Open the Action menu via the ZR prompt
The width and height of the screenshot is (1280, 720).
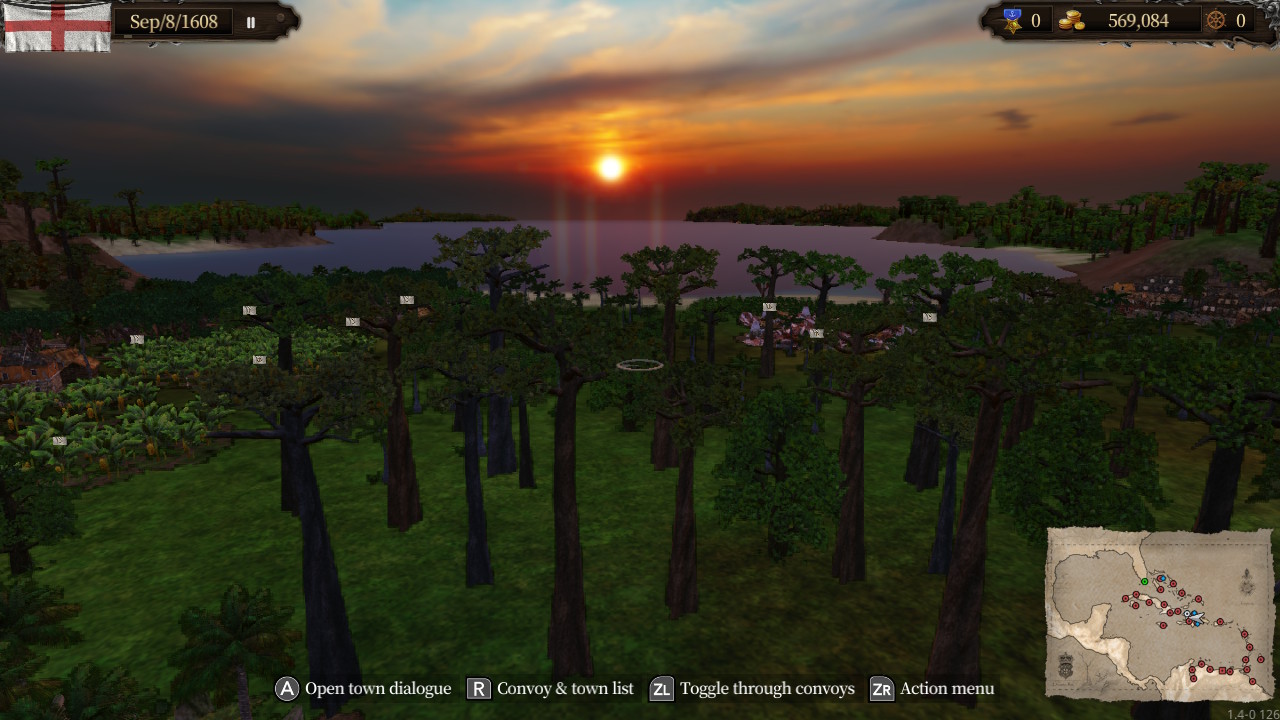pos(881,689)
